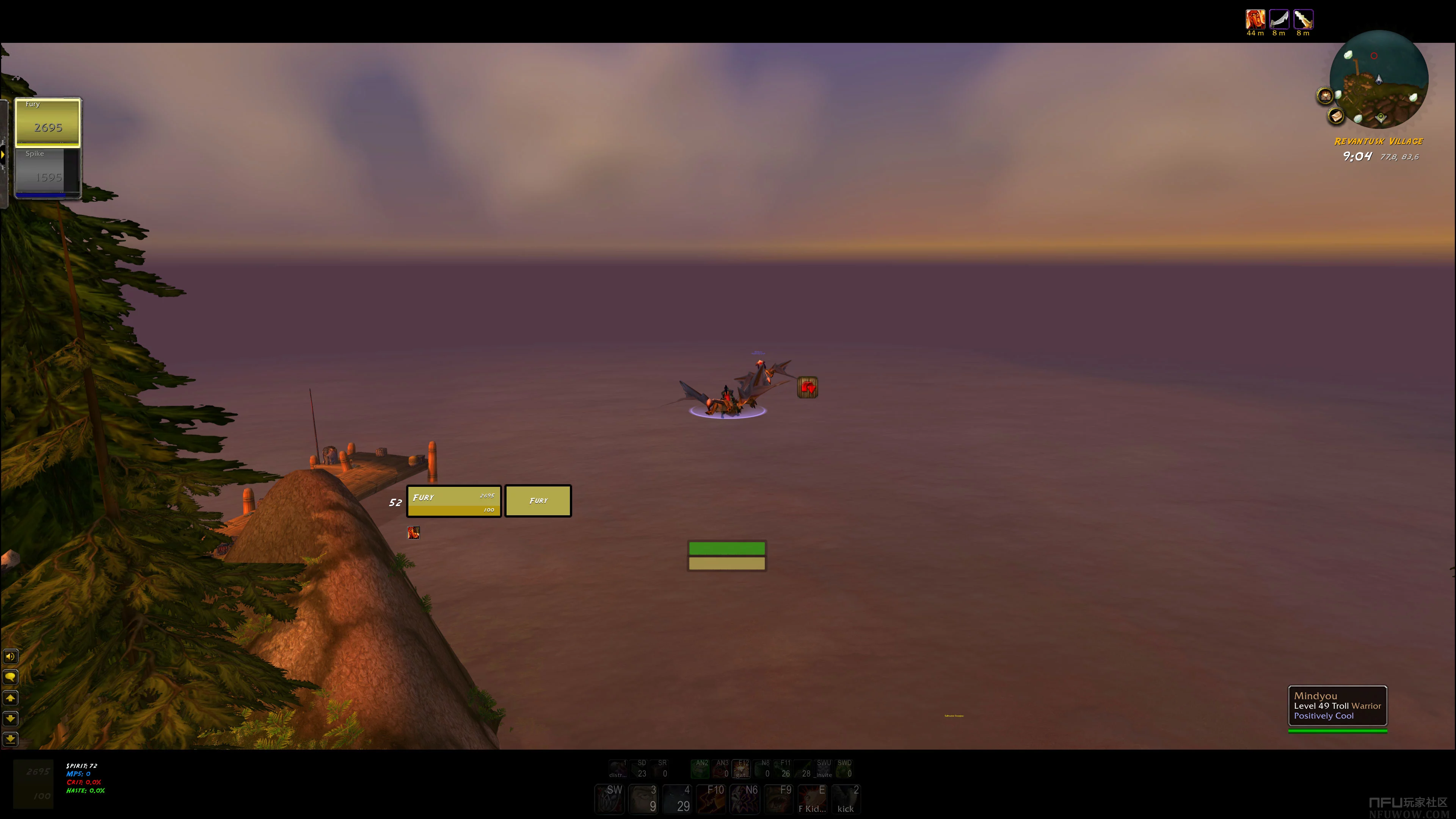
Task: Use the SW-bound skull shield ability
Action: point(609,799)
